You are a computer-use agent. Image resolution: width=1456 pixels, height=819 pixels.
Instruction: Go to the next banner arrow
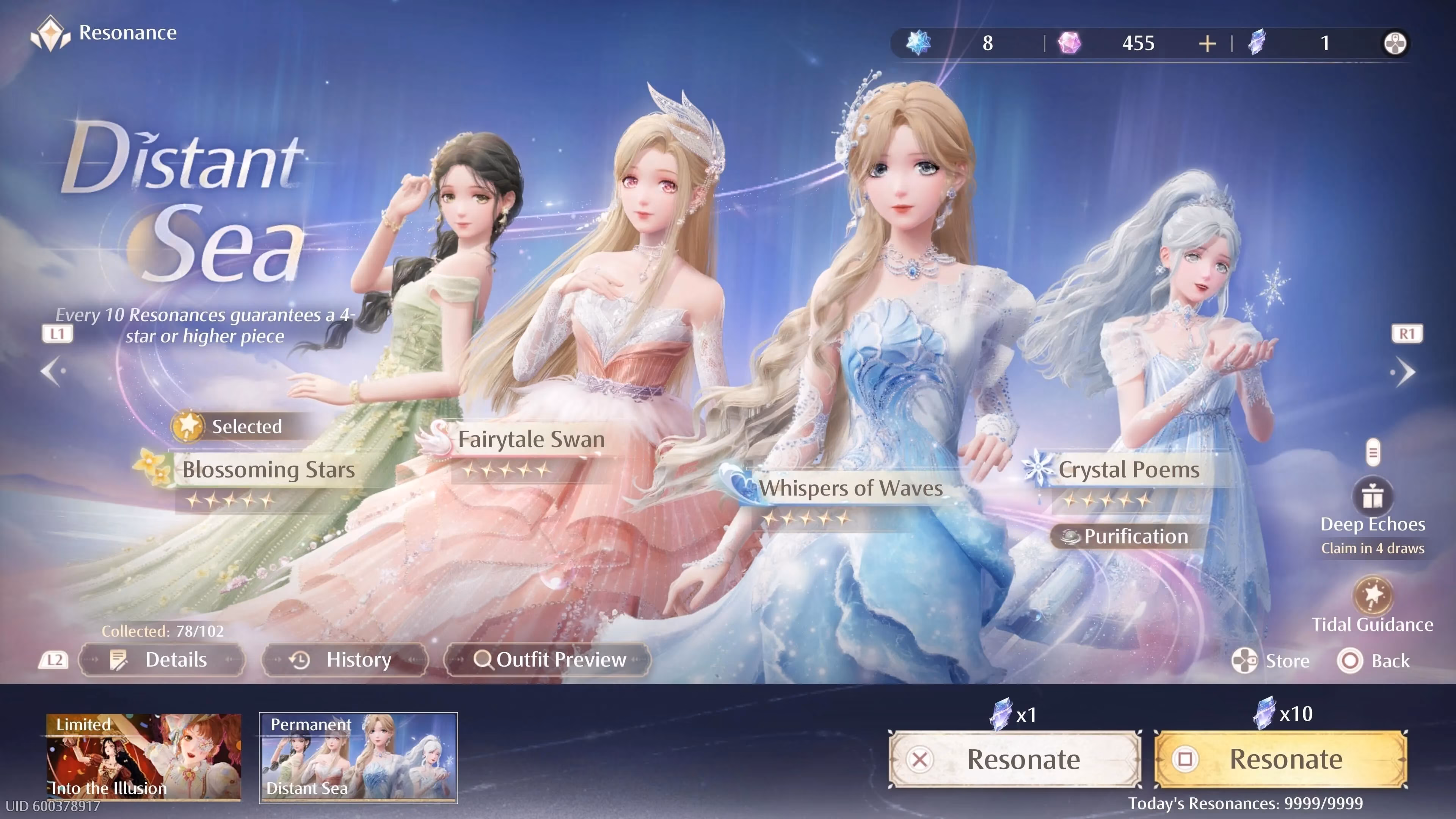tap(1405, 371)
